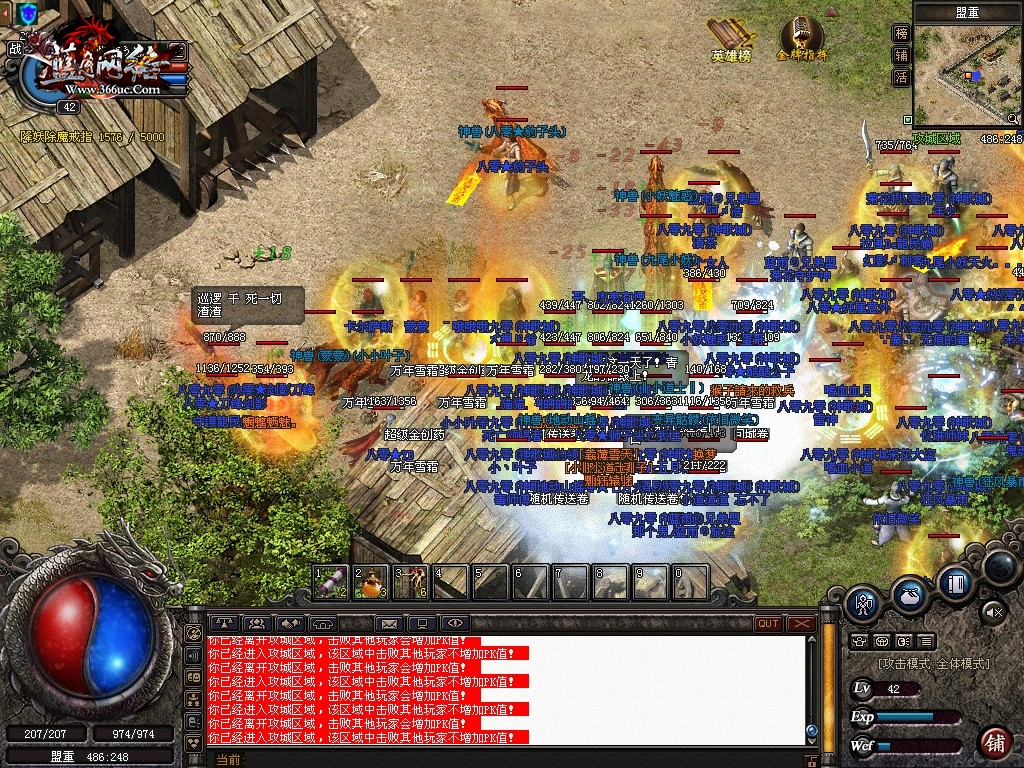Click the 战 battle mode button
Screen dimensions: 1024x768
coord(14,47)
